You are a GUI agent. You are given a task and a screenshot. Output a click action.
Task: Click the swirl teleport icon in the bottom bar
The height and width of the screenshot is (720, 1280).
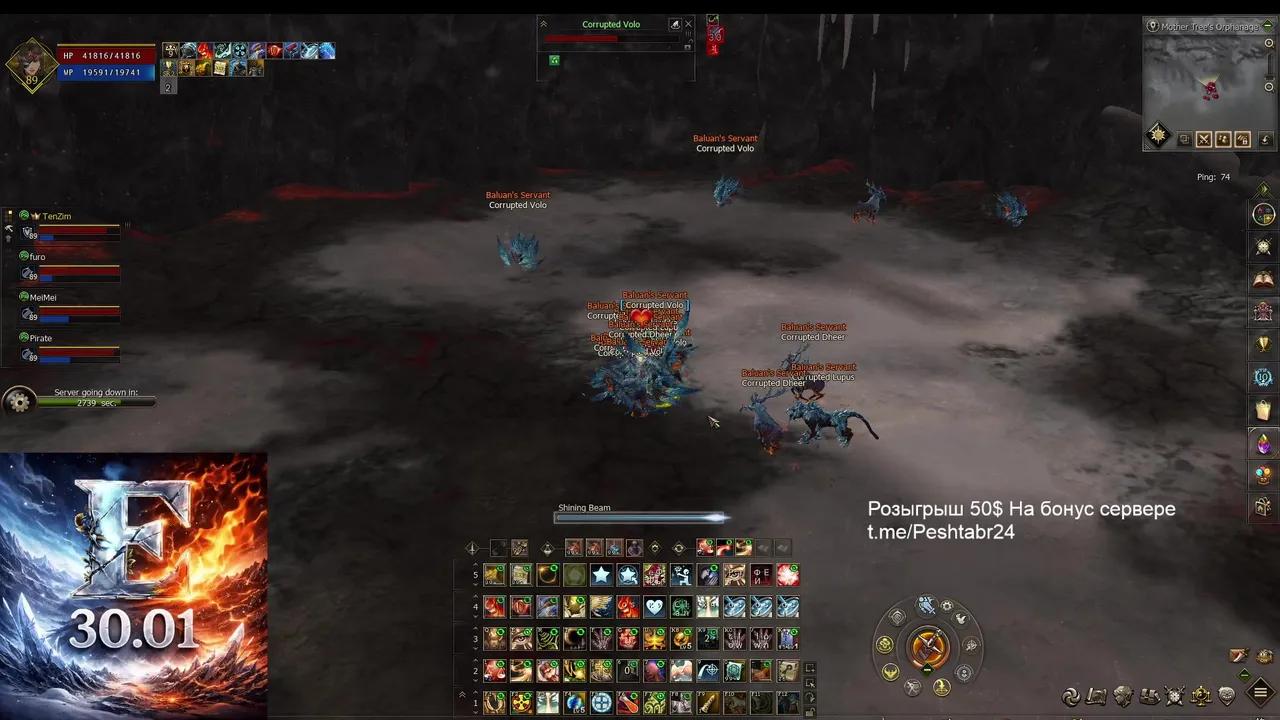tap(1070, 697)
